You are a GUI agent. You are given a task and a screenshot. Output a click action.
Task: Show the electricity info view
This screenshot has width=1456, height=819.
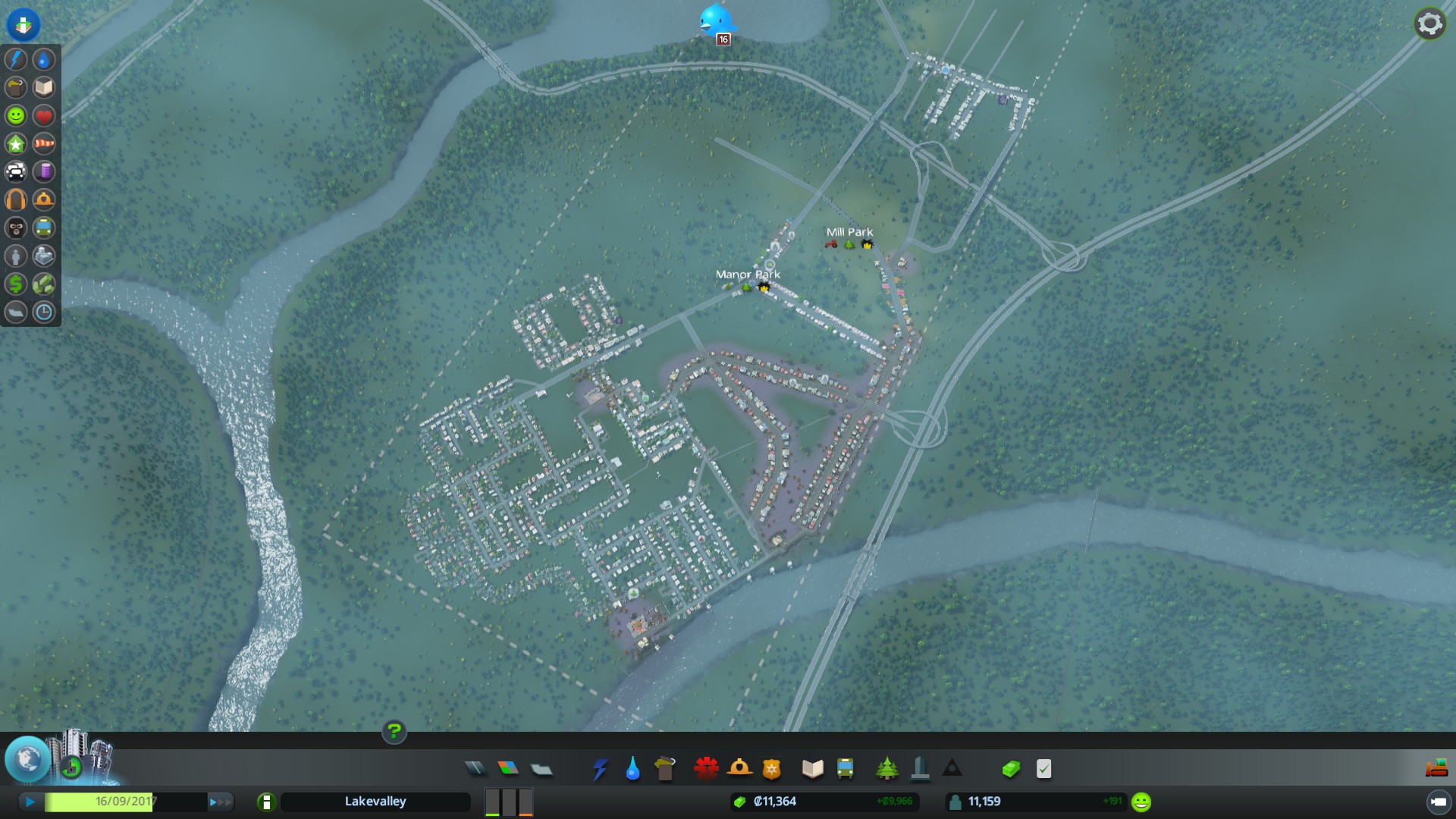[x=16, y=60]
